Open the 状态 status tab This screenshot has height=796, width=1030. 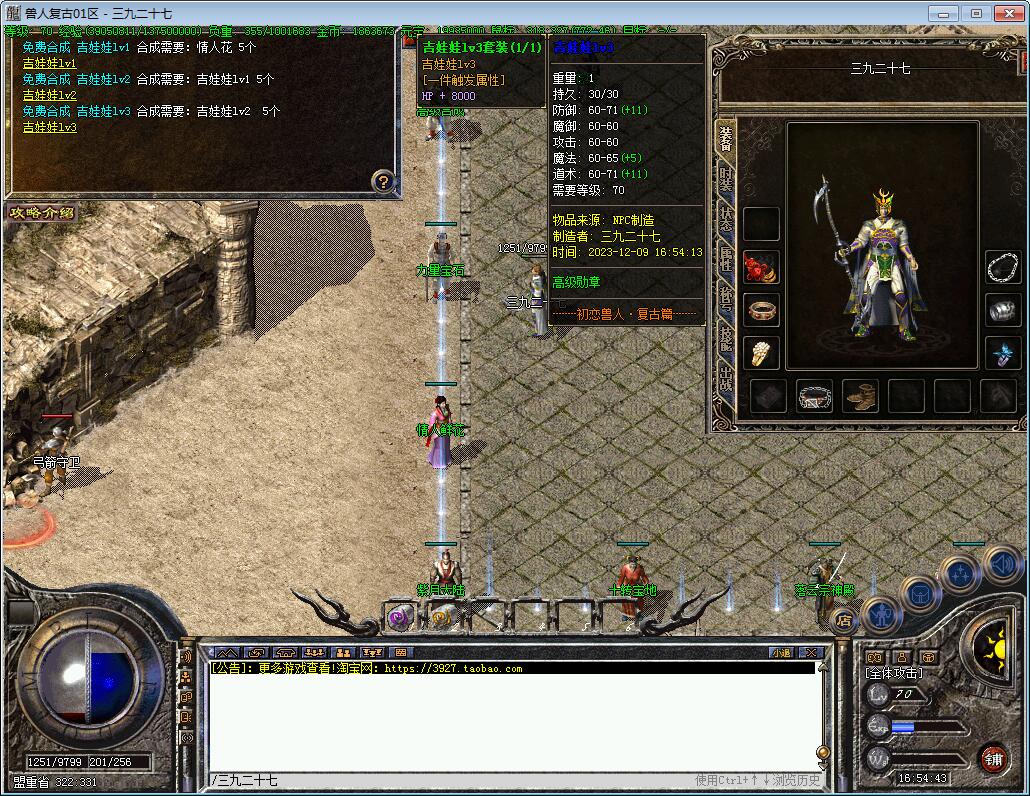pos(725,222)
